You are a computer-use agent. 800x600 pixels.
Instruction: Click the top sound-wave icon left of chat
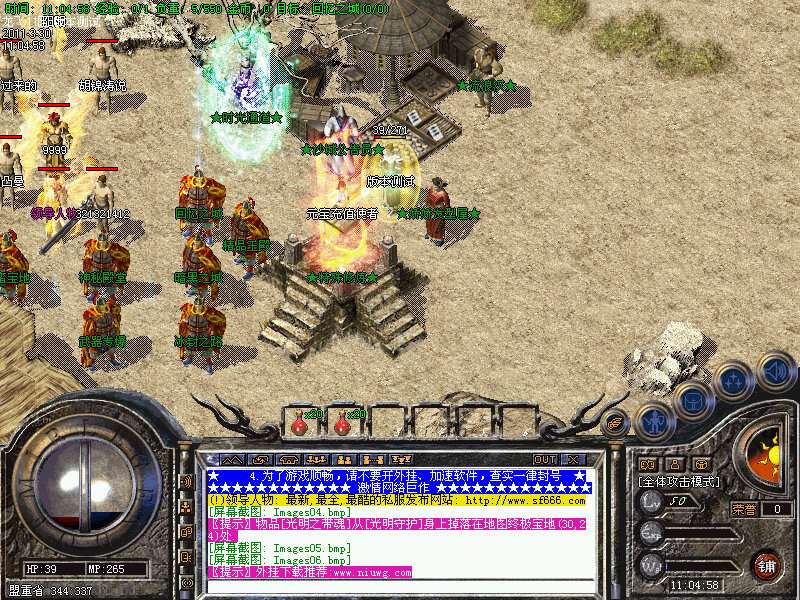187,482
